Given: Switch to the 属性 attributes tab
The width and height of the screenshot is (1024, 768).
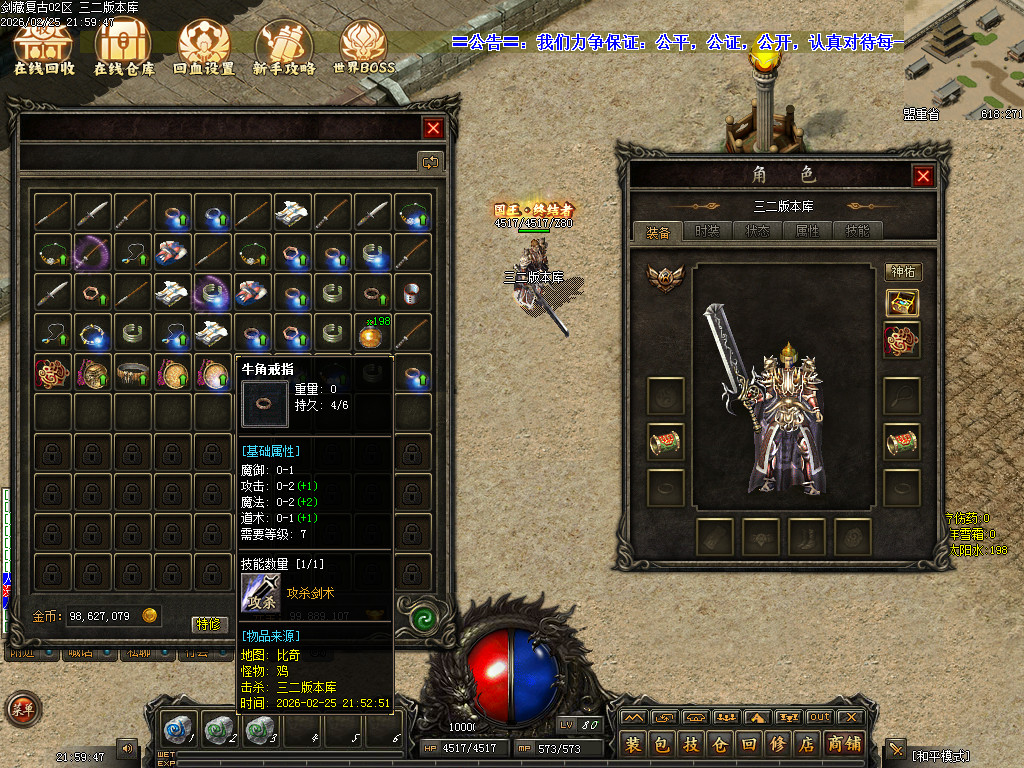Looking at the screenshot, I should 807,231.
